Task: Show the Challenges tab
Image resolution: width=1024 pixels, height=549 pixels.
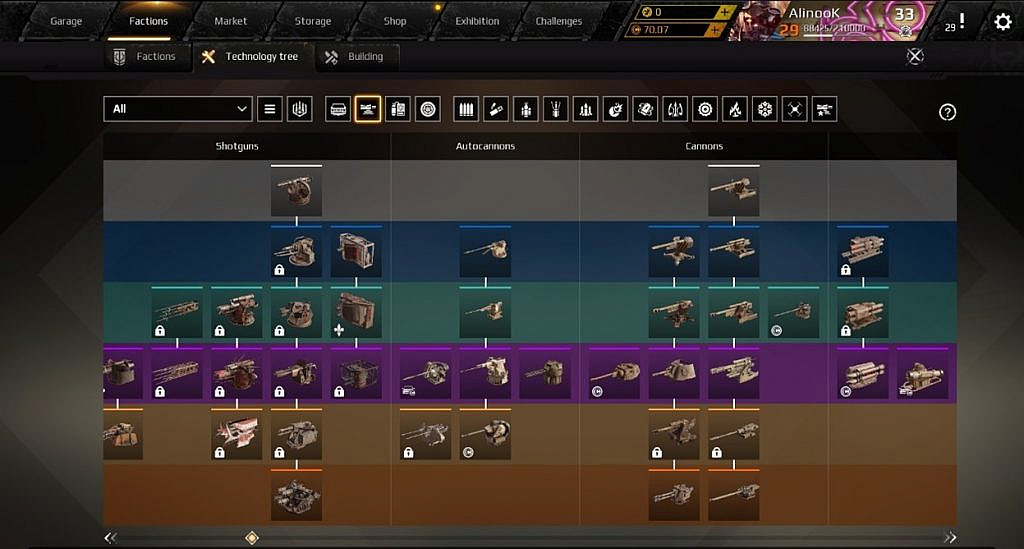Action: 558,21
